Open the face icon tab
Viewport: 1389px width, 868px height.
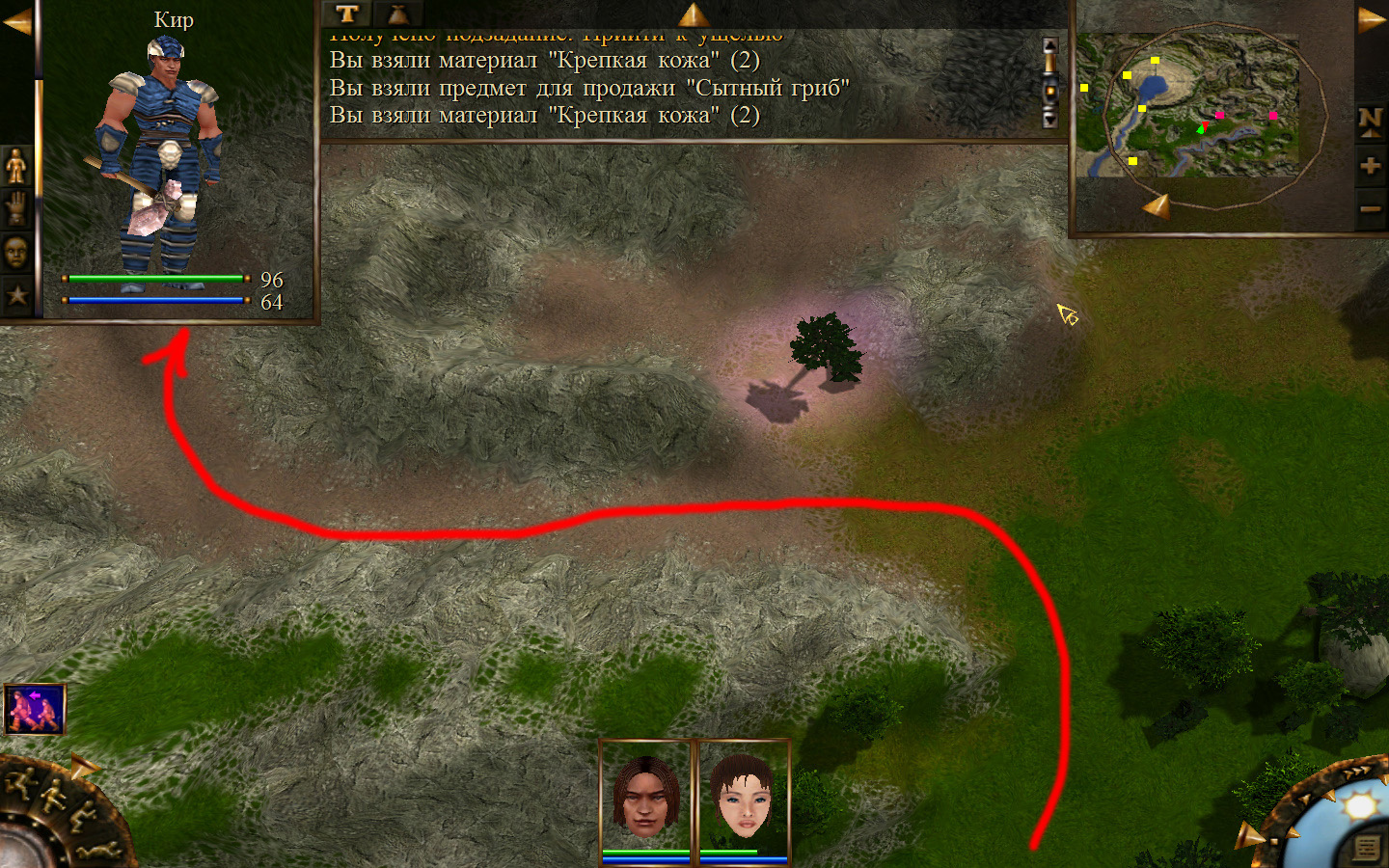pos(16,253)
